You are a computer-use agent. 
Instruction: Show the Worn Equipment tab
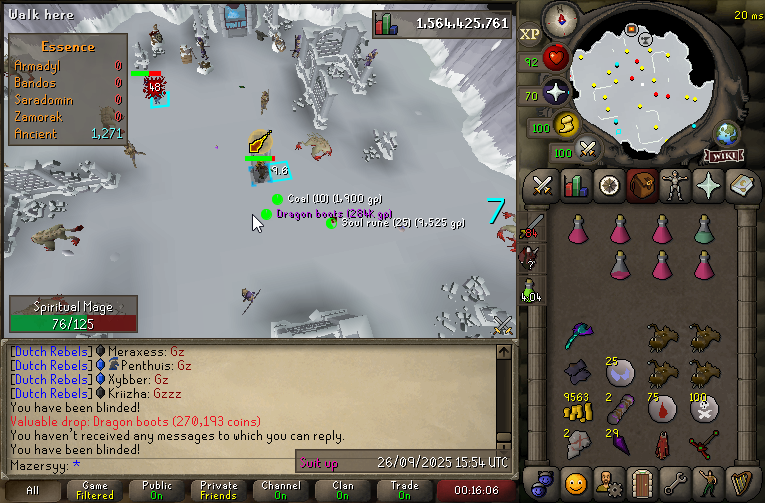tap(675, 186)
